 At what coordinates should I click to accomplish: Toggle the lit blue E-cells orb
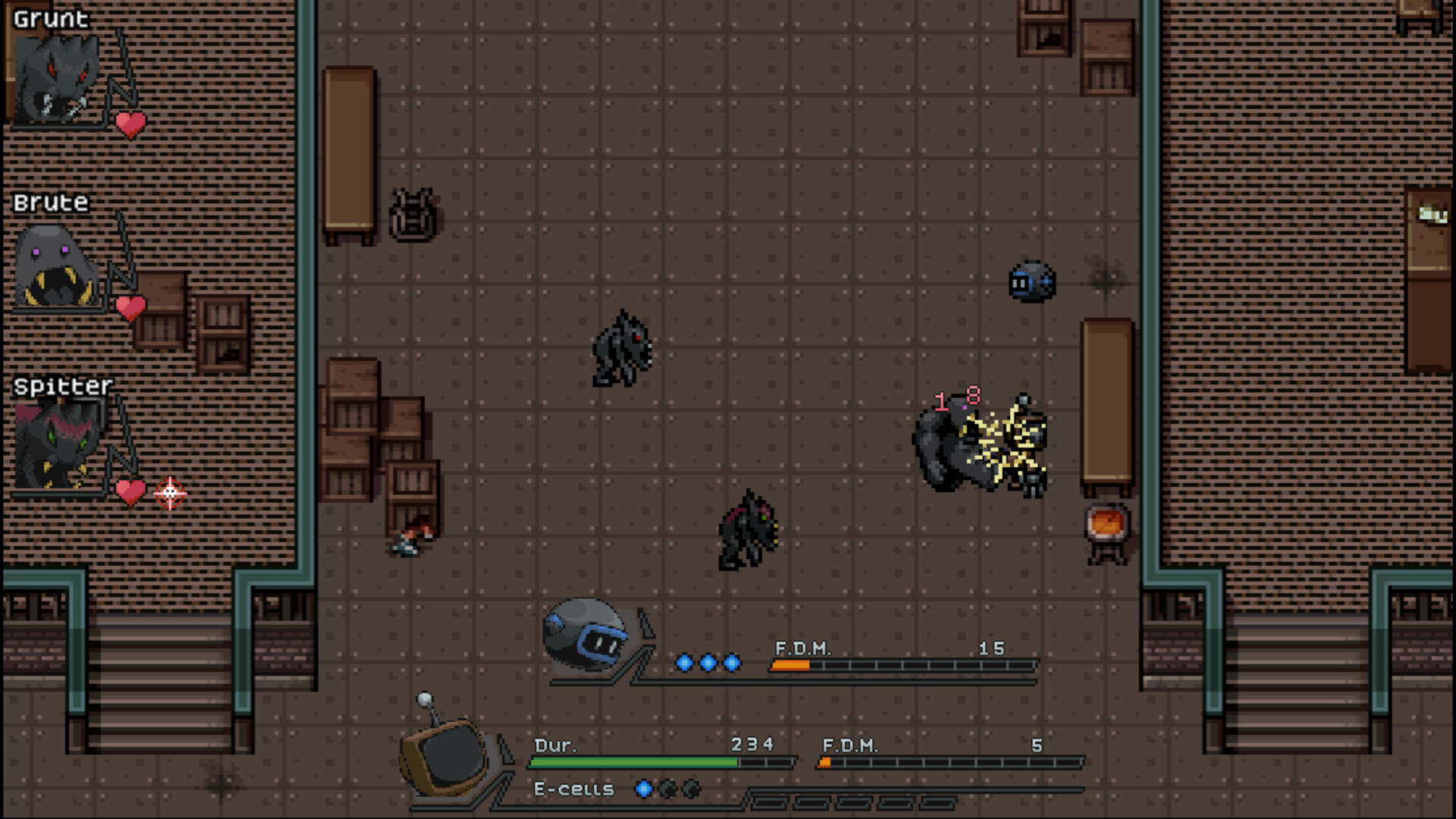(x=644, y=790)
